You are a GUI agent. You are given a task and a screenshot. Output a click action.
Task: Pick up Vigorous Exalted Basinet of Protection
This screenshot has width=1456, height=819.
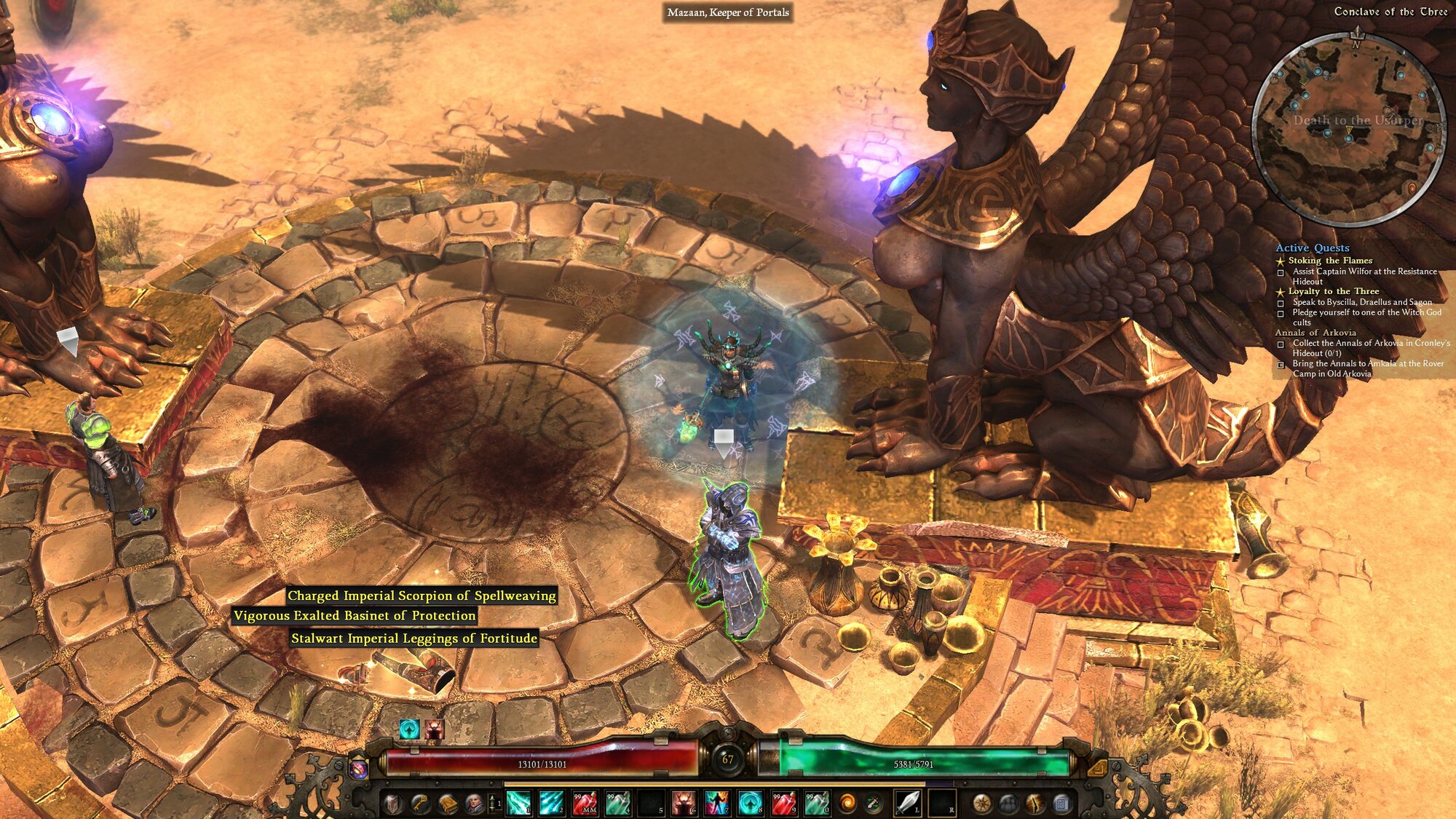(x=355, y=616)
